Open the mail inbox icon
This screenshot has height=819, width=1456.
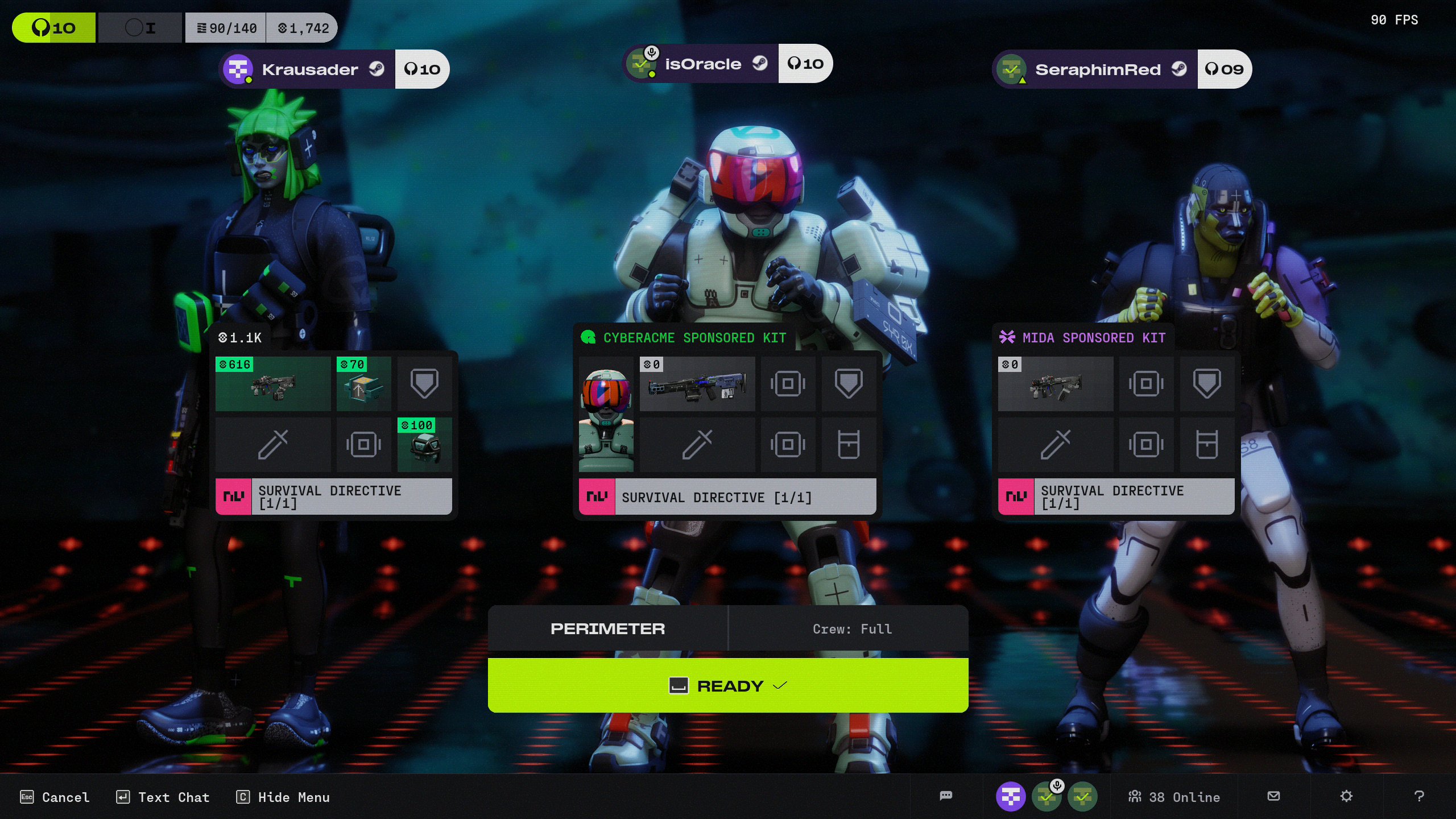click(x=1274, y=796)
